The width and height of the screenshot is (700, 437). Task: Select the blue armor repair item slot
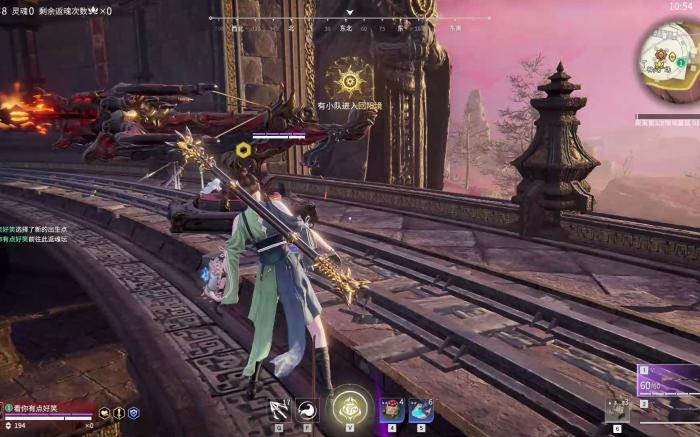click(420, 409)
